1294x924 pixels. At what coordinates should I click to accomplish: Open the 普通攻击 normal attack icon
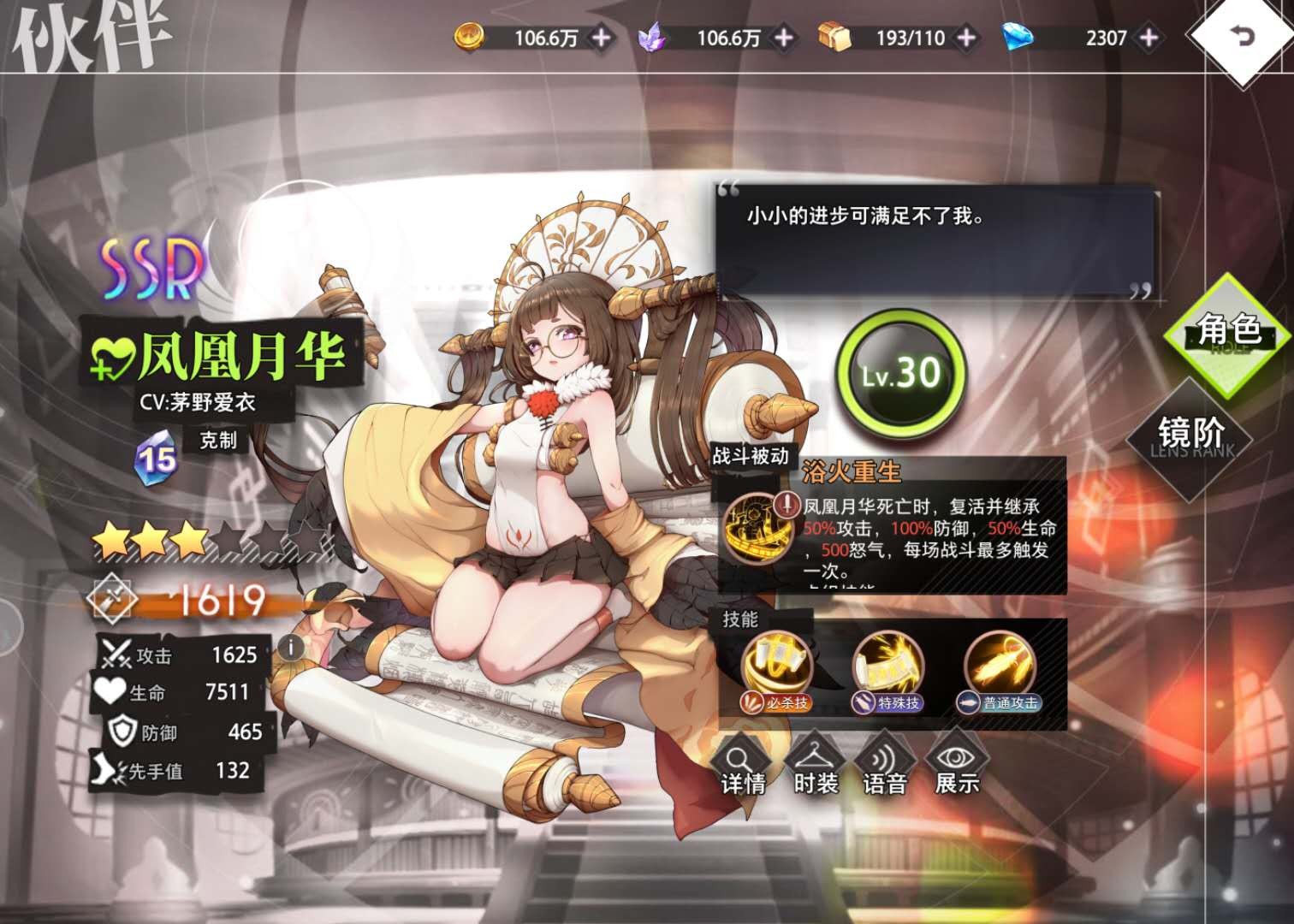coord(998,663)
